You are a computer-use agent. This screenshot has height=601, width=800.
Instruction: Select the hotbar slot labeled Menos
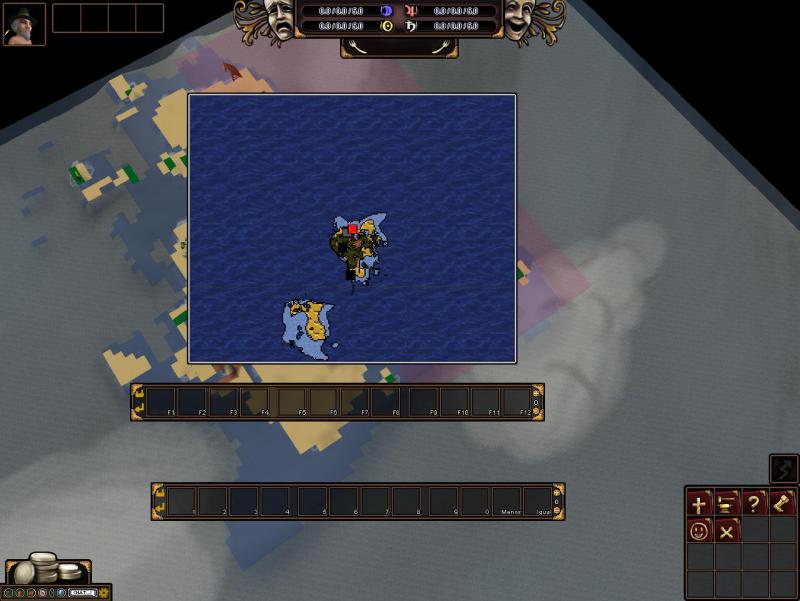click(x=507, y=501)
